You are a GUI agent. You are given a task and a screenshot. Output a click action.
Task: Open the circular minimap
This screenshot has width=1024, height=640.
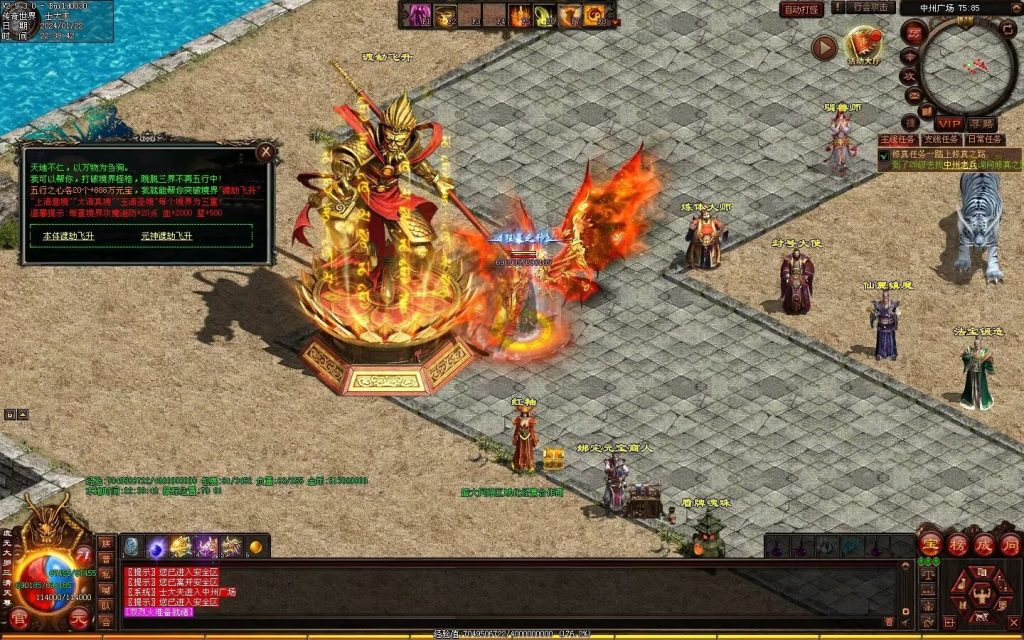tap(968, 67)
